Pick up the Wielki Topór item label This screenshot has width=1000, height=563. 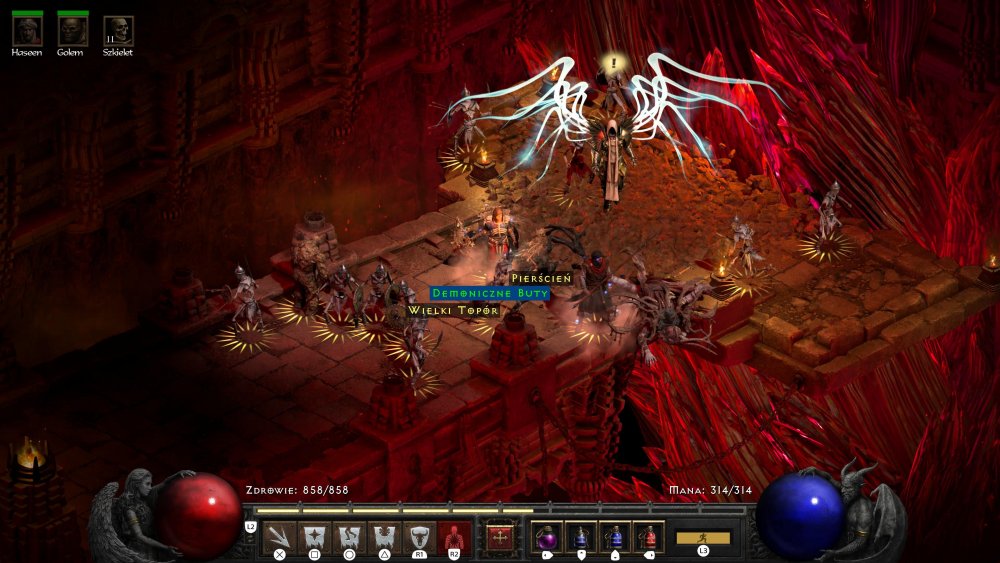pyautogui.click(x=453, y=311)
